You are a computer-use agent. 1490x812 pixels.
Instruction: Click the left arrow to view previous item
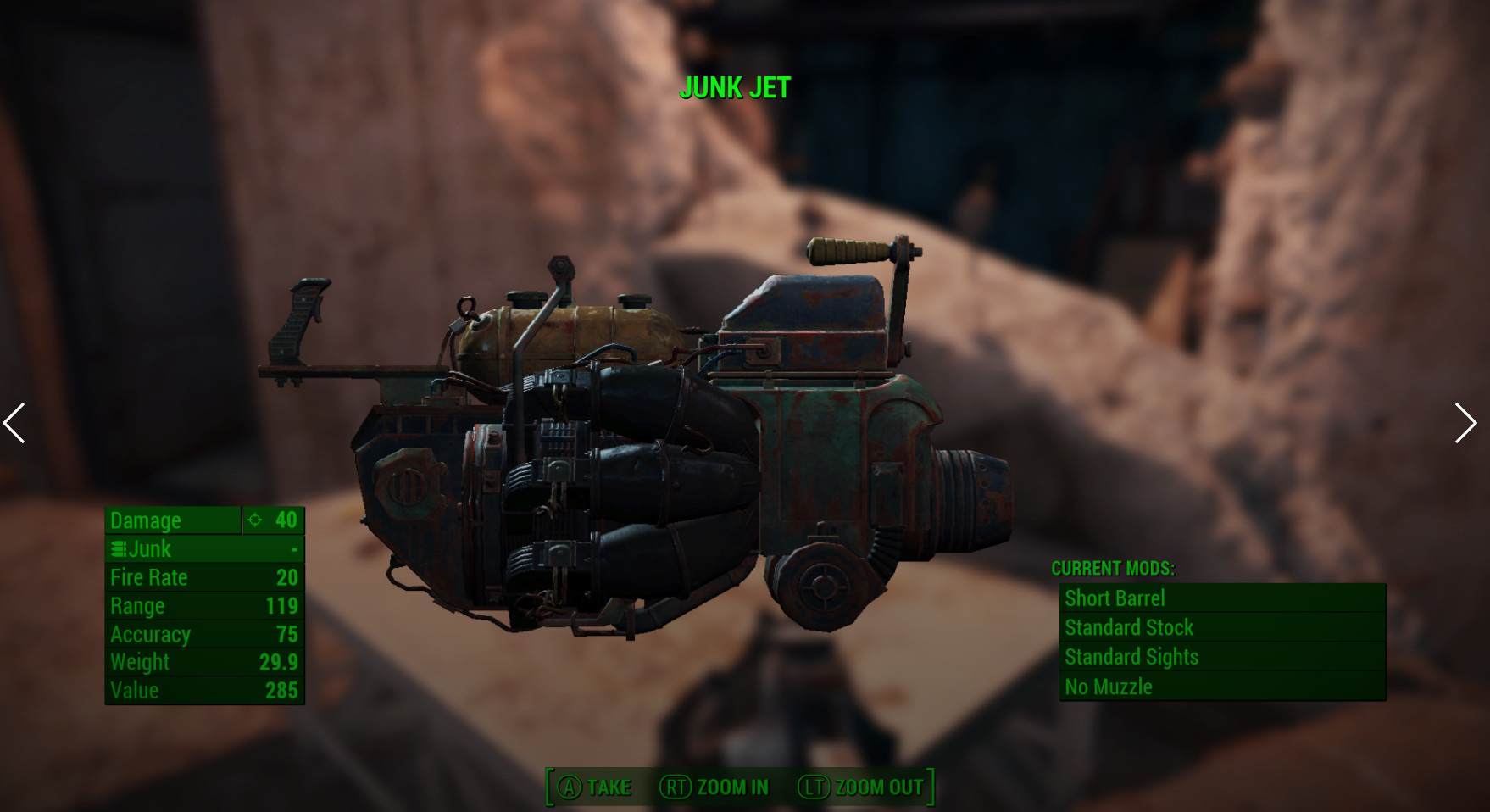[14, 423]
